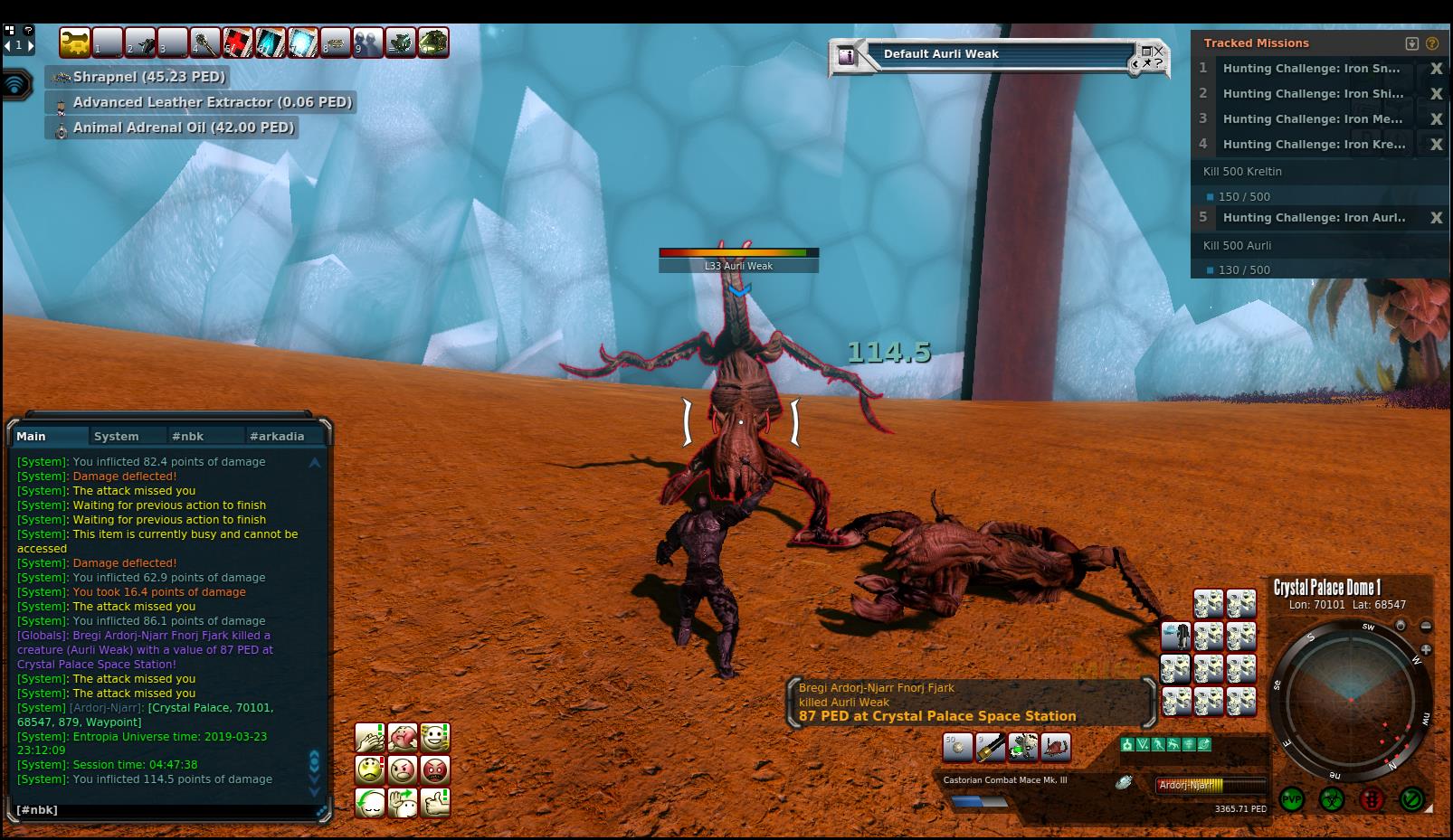Play the clapping hands emote
The width and height of the screenshot is (1453, 840).
pyautogui.click(x=369, y=737)
